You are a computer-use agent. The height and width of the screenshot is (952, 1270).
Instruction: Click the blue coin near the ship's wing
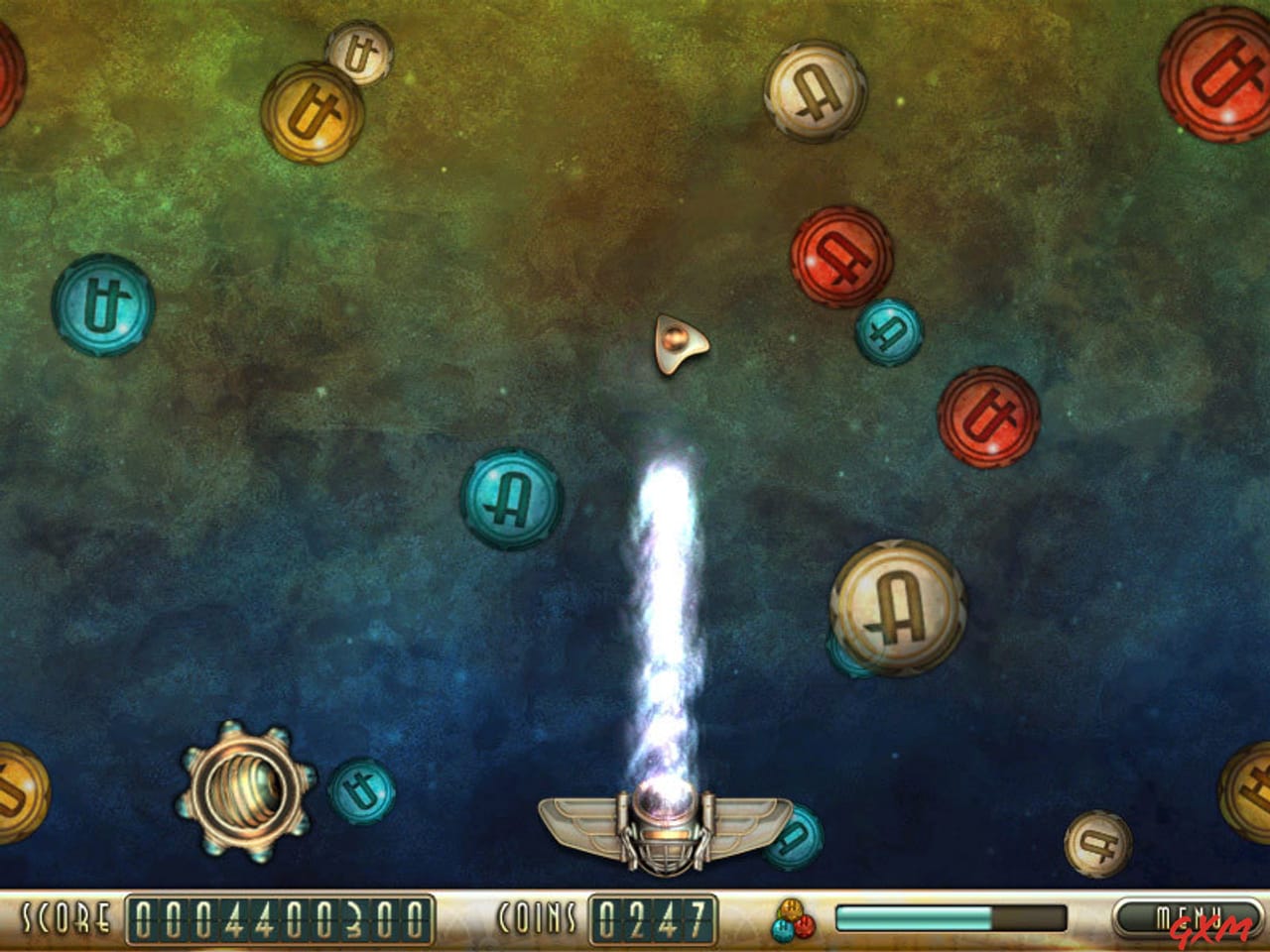[792, 838]
